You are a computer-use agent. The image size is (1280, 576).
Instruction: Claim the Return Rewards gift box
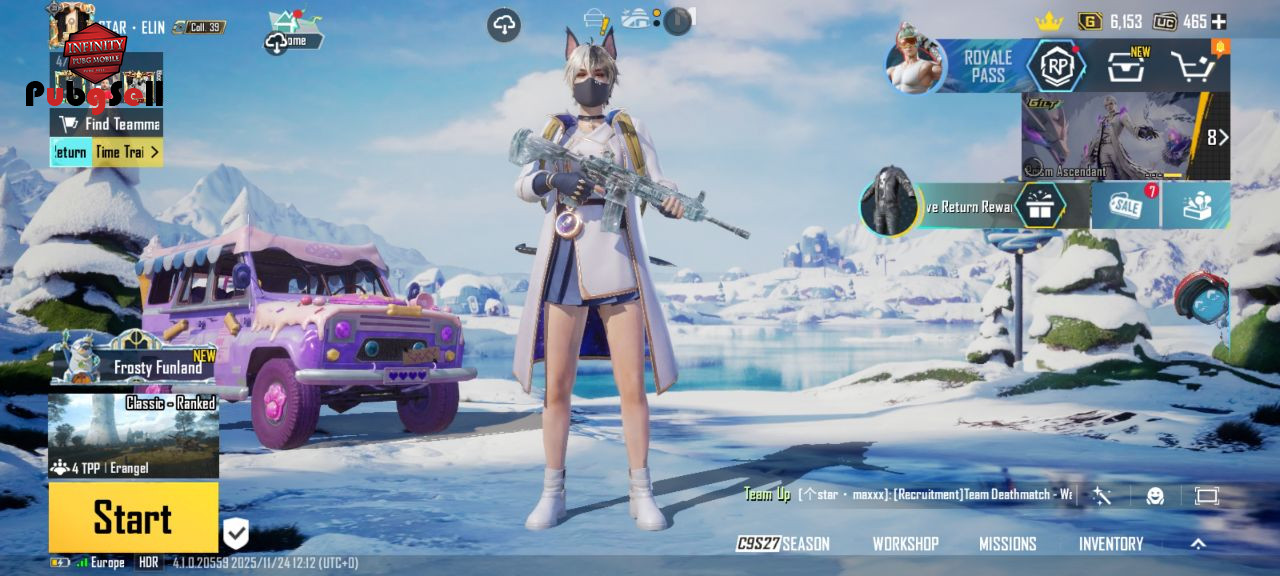coord(1040,206)
